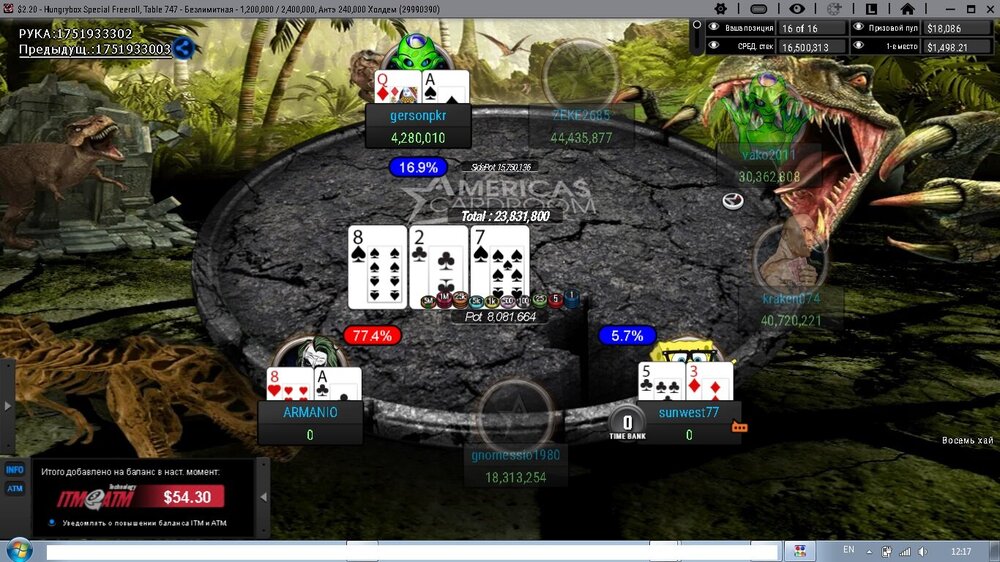Switch to the INFO tab
The height and width of the screenshot is (562, 1000).
[x=15, y=469]
